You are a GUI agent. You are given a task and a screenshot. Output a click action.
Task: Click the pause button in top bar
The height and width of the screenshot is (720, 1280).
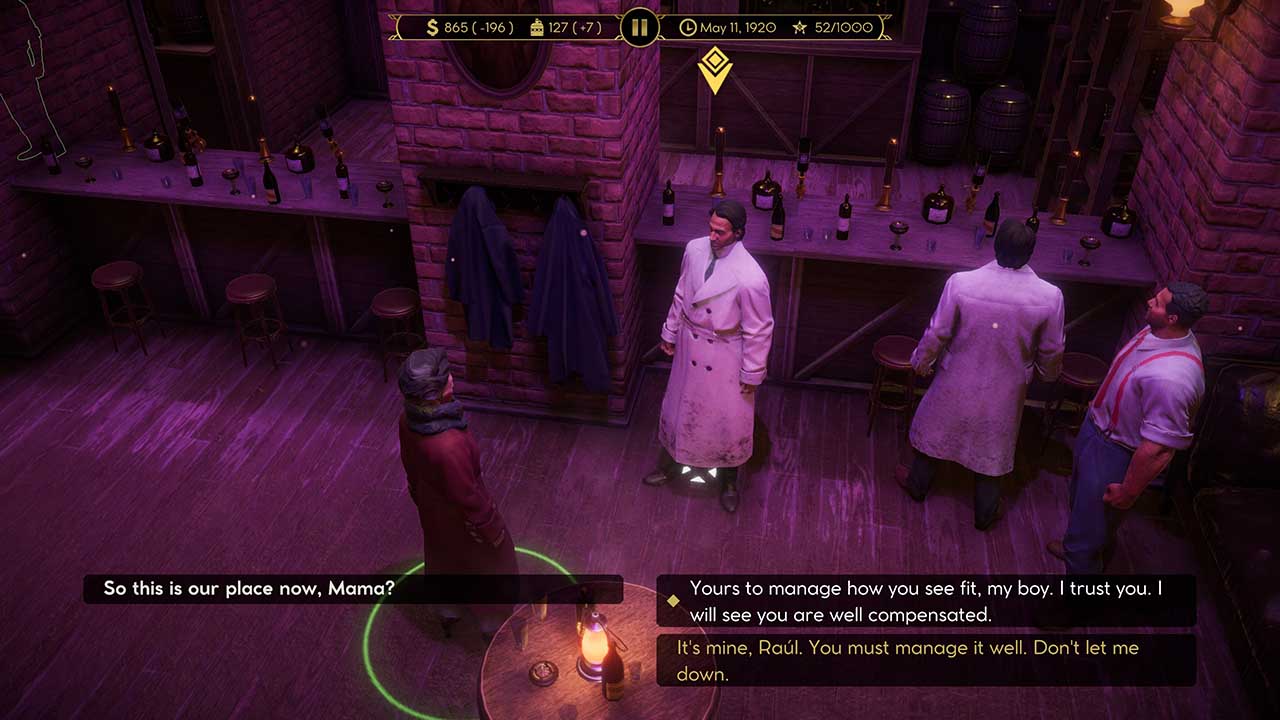point(639,27)
